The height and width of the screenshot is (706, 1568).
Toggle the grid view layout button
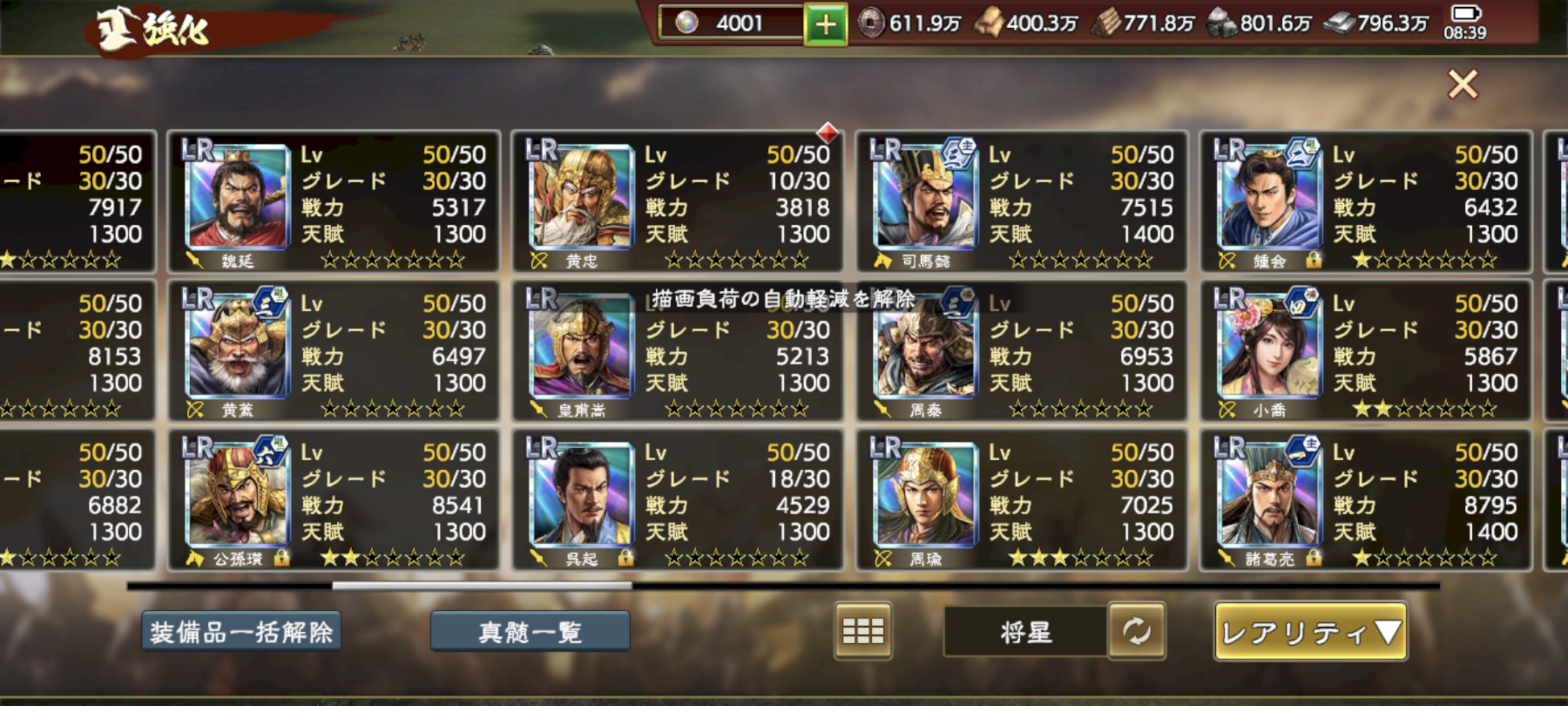click(x=862, y=631)
